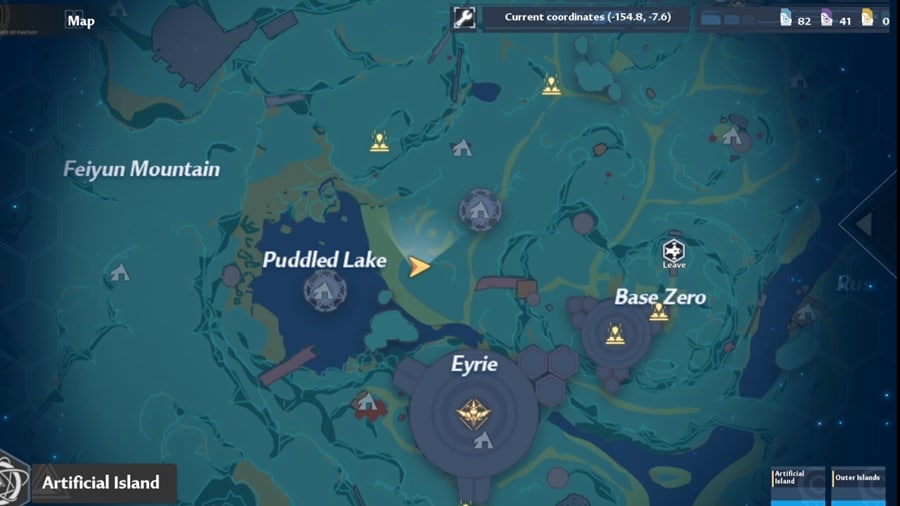Screen dimensions: 900x506
Task: Click the Leave marker on the map
Action: [x=674, y=252]
